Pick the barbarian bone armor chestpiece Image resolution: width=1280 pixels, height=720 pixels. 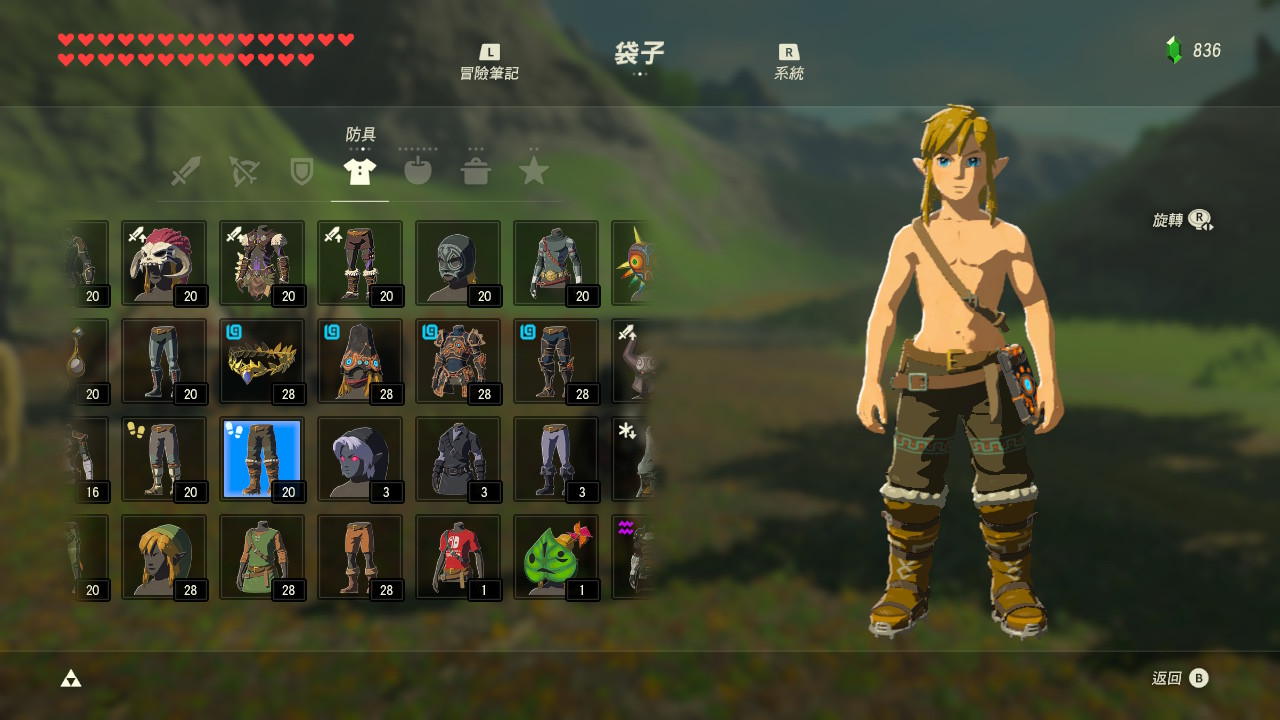[262, 263]
